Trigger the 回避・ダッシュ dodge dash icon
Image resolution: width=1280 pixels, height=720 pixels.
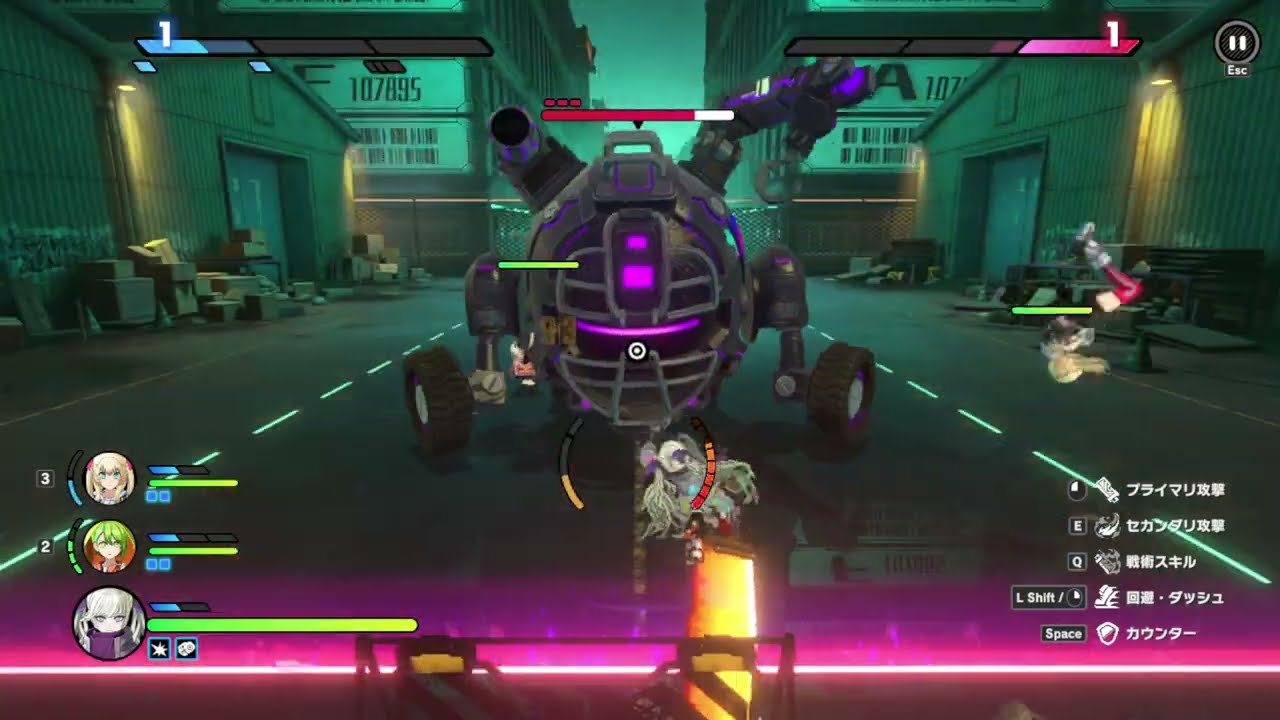click(1107, 597)
